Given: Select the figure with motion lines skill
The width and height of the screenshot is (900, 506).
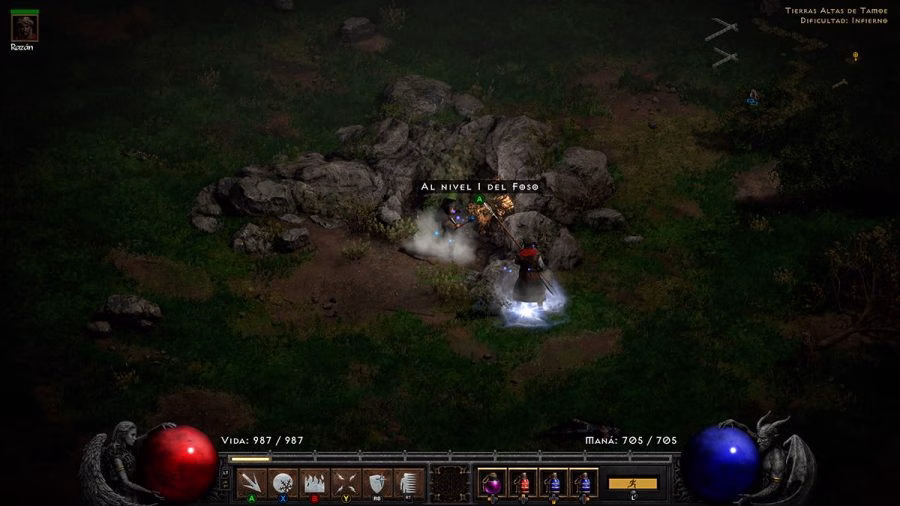Looking at the screenshot, I should tap(407, 482).
